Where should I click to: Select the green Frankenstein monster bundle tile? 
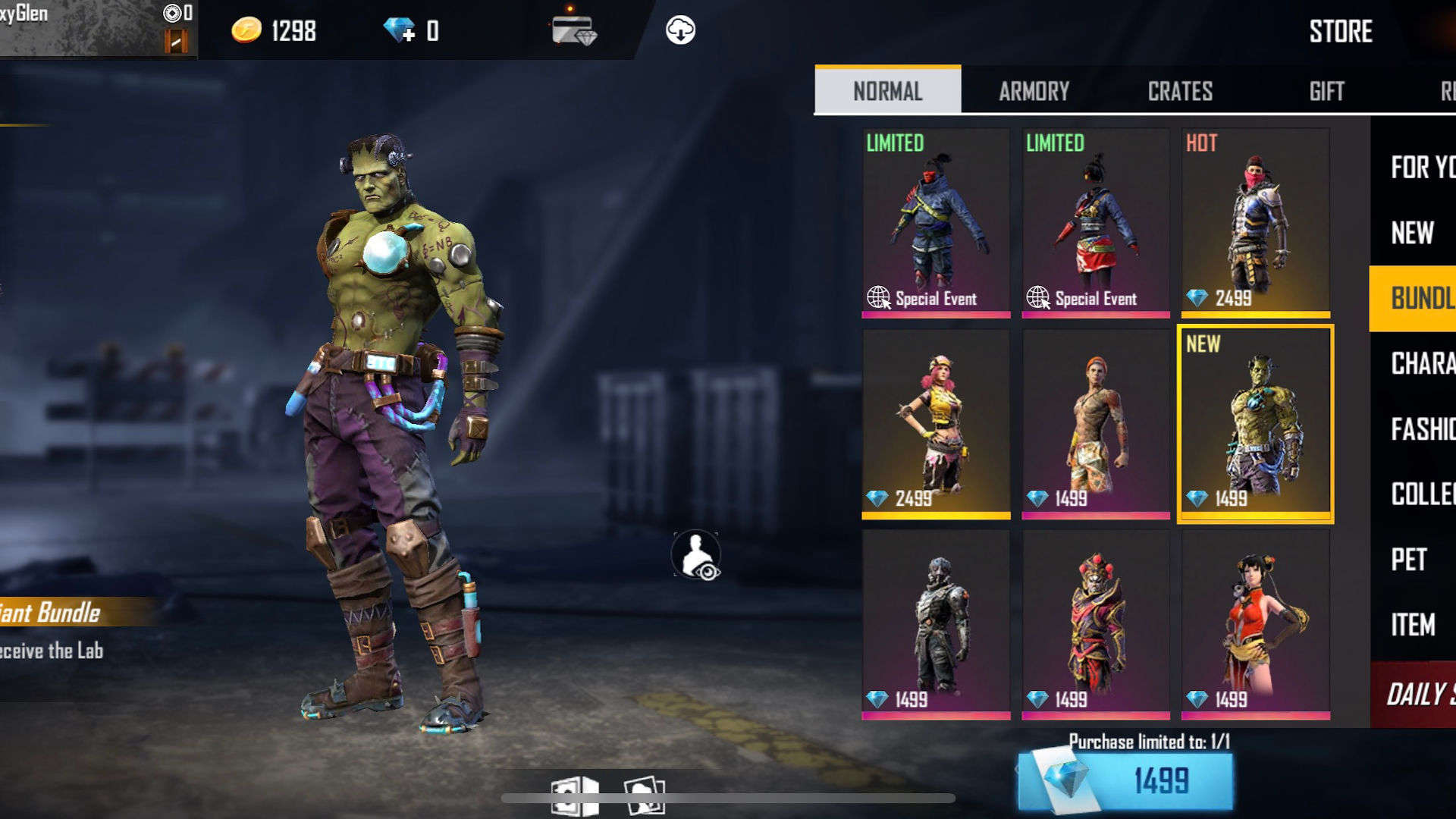(1255, 424)
